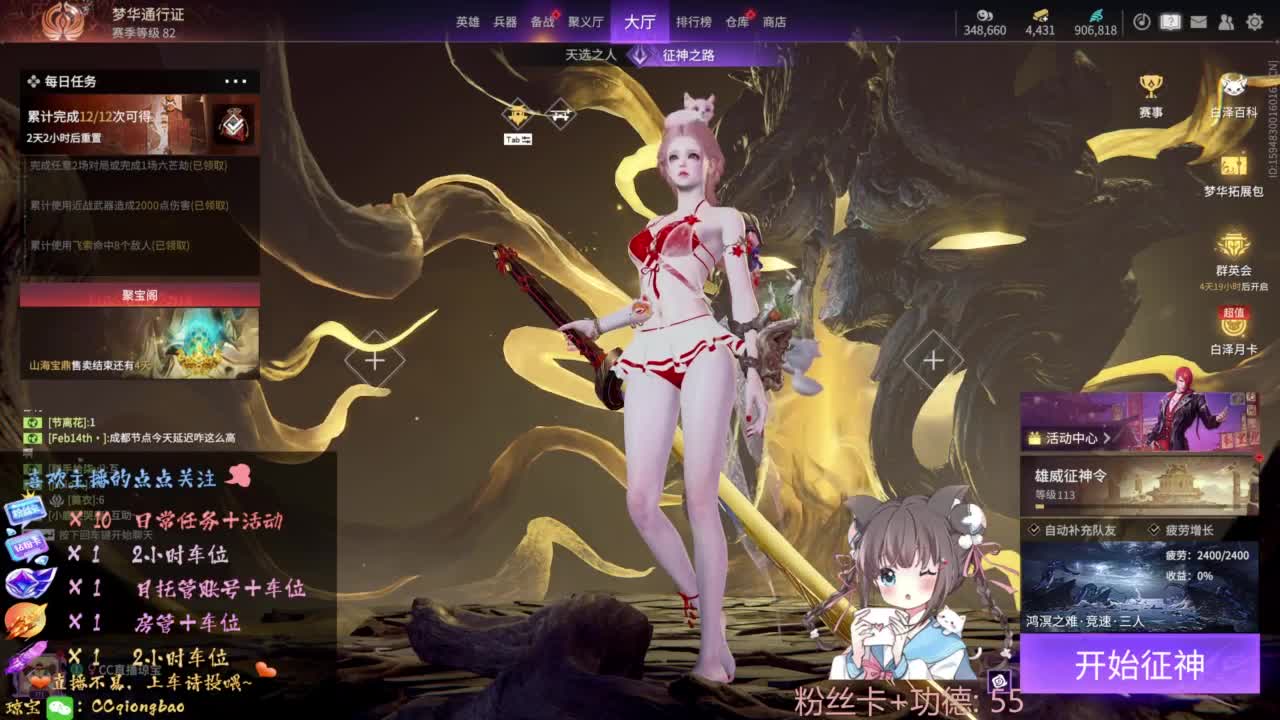Open the mail envelope icon
Screen dimensions: 1280x720
click(1199, 22)
